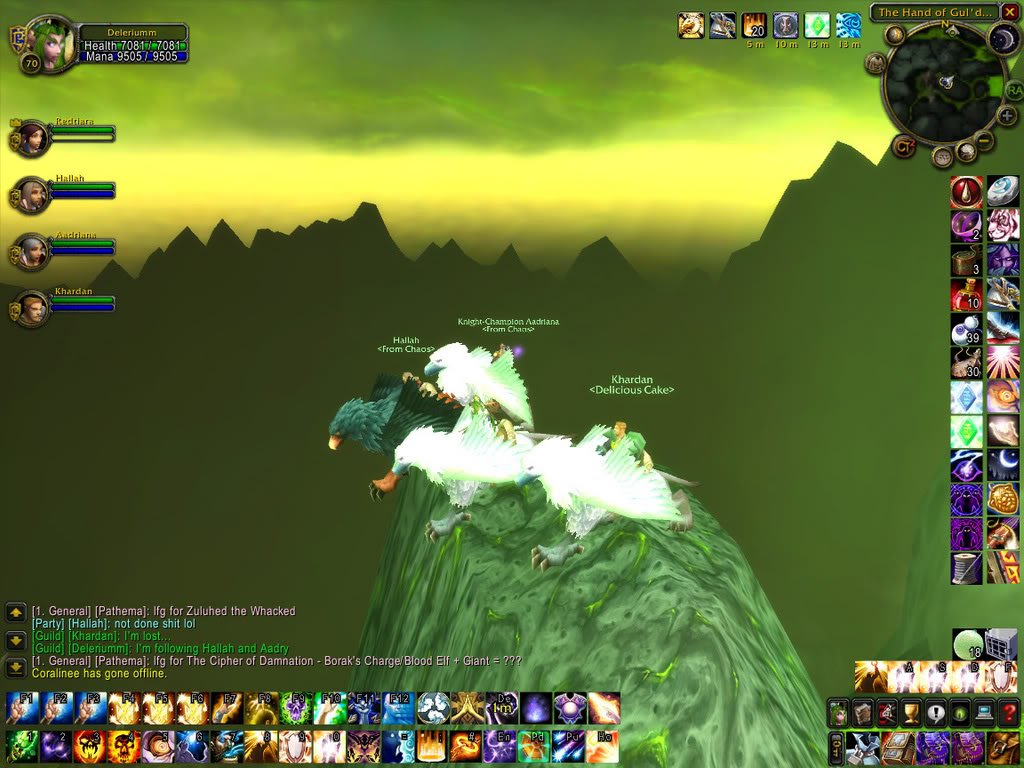
Task: Cast the spell bound to F1
Action: [22, 708]
